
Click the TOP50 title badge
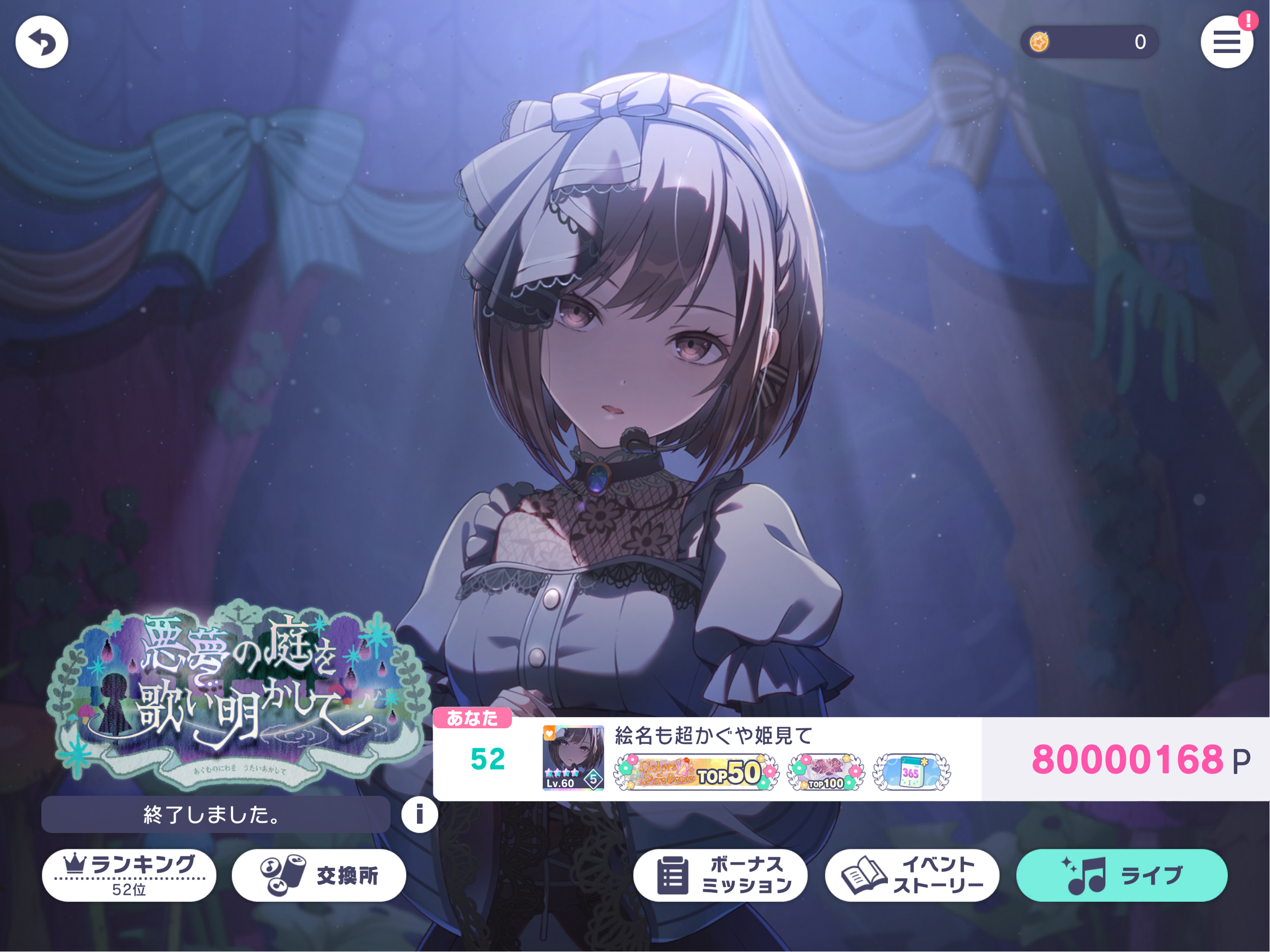pos(696,772)
